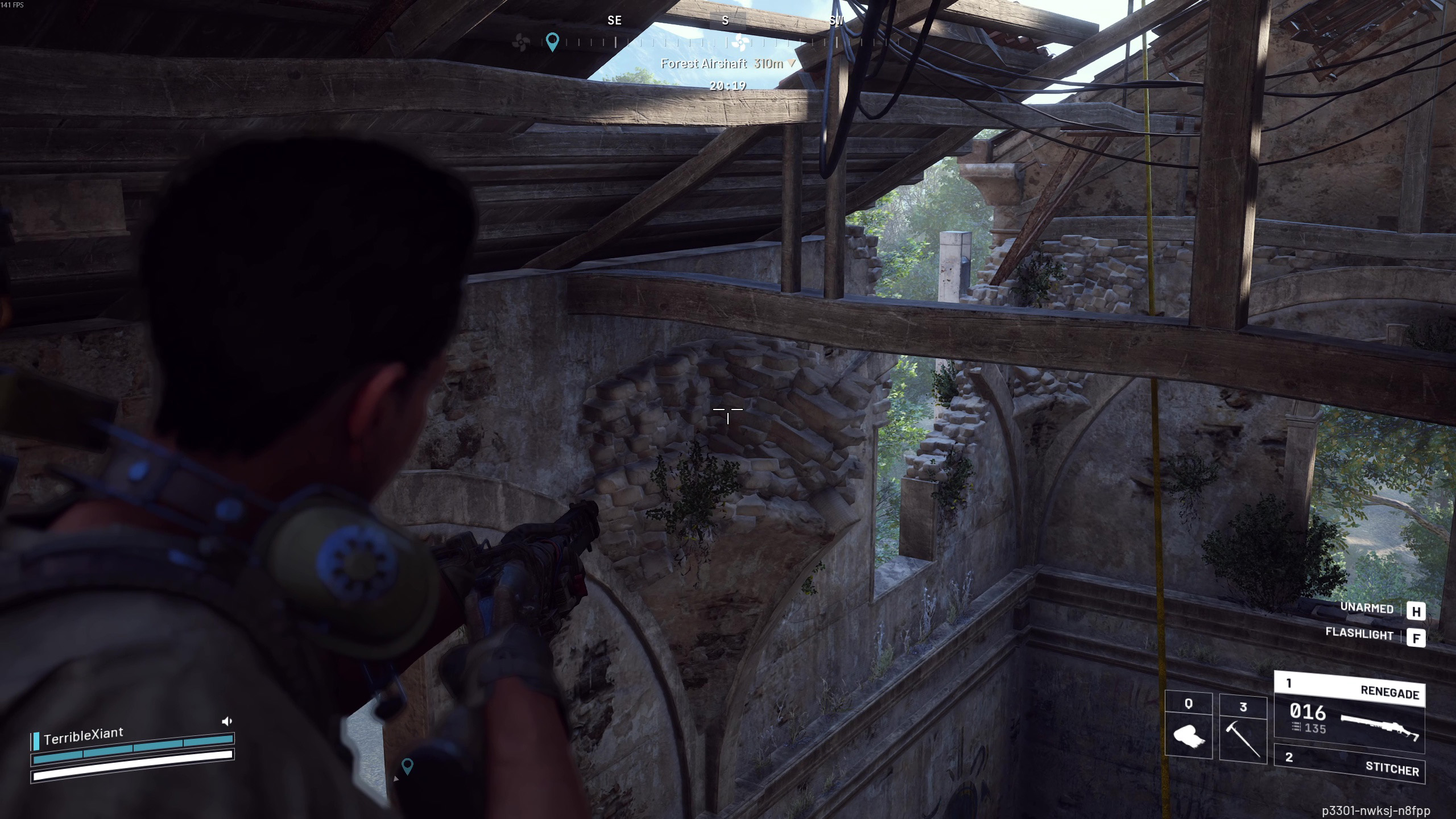Select the pickaxe tool slot

(x=1243, y=729)
